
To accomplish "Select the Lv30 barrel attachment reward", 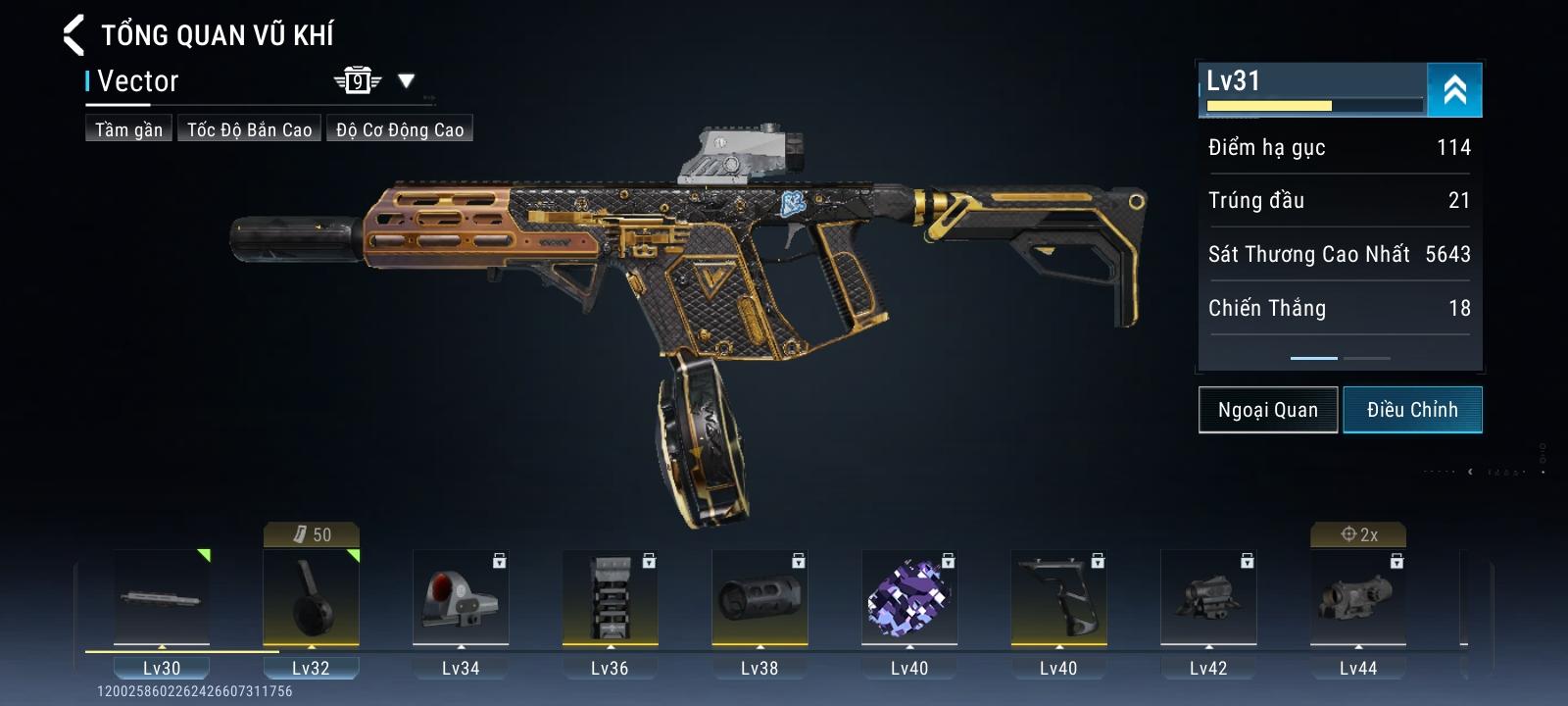I will click(162, 597).
